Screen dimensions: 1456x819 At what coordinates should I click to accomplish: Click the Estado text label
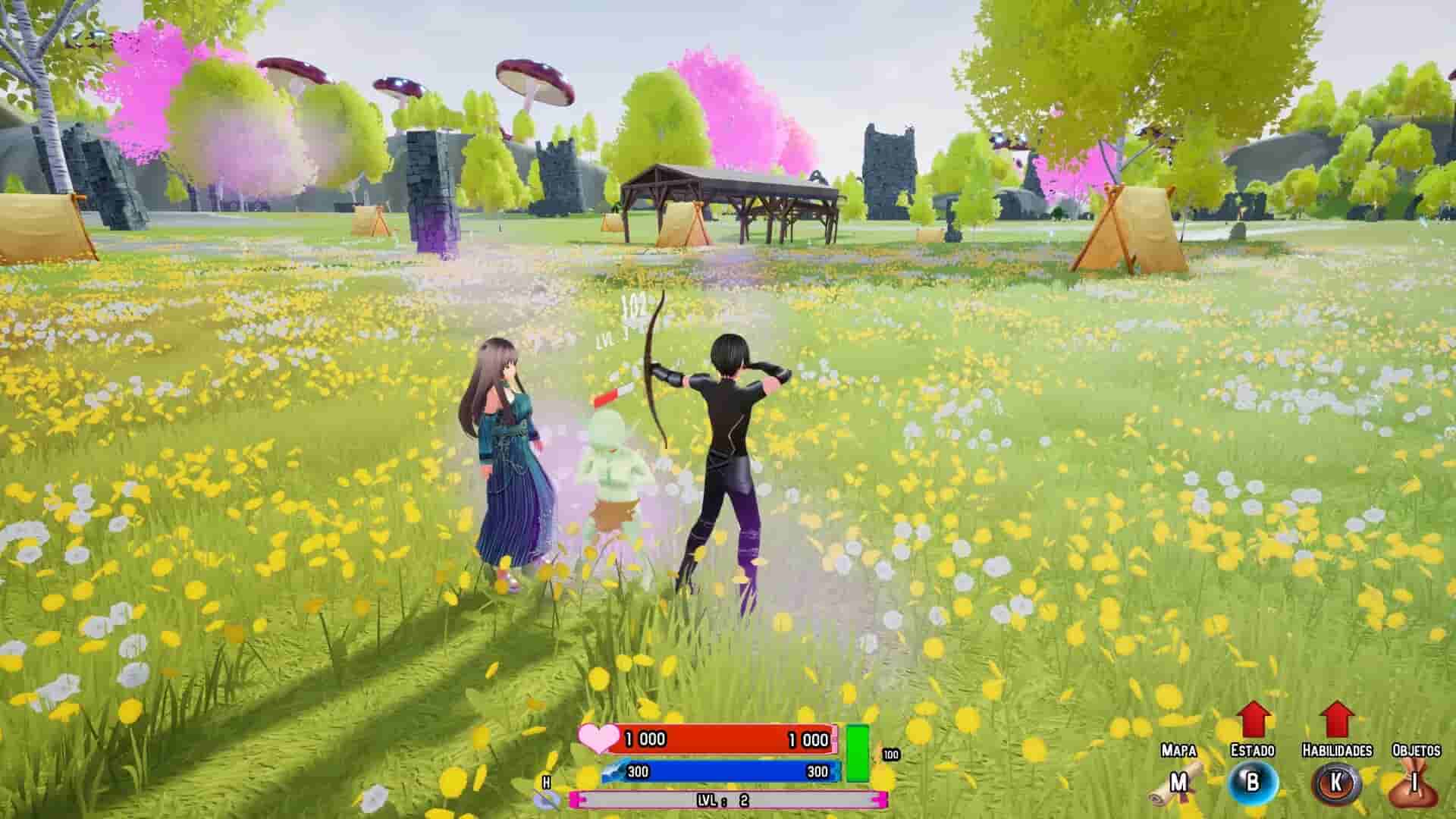click(1253, 749)
